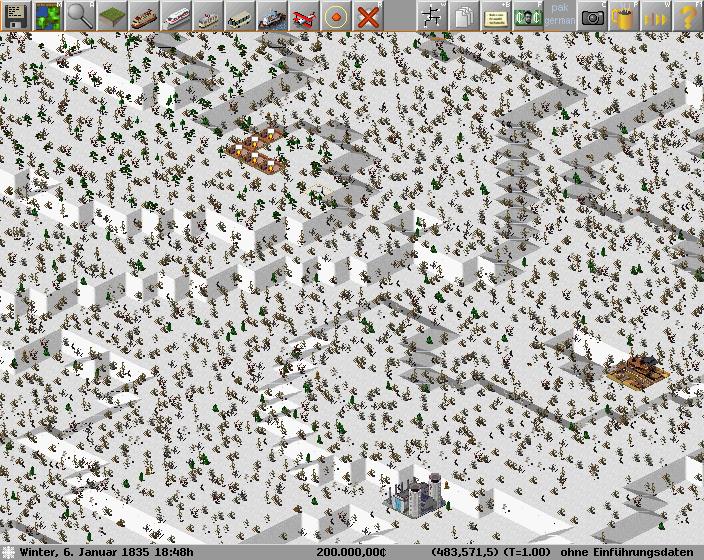Open the red airplane construction tools
Screen dimensions: 704x560
point(303,15)
